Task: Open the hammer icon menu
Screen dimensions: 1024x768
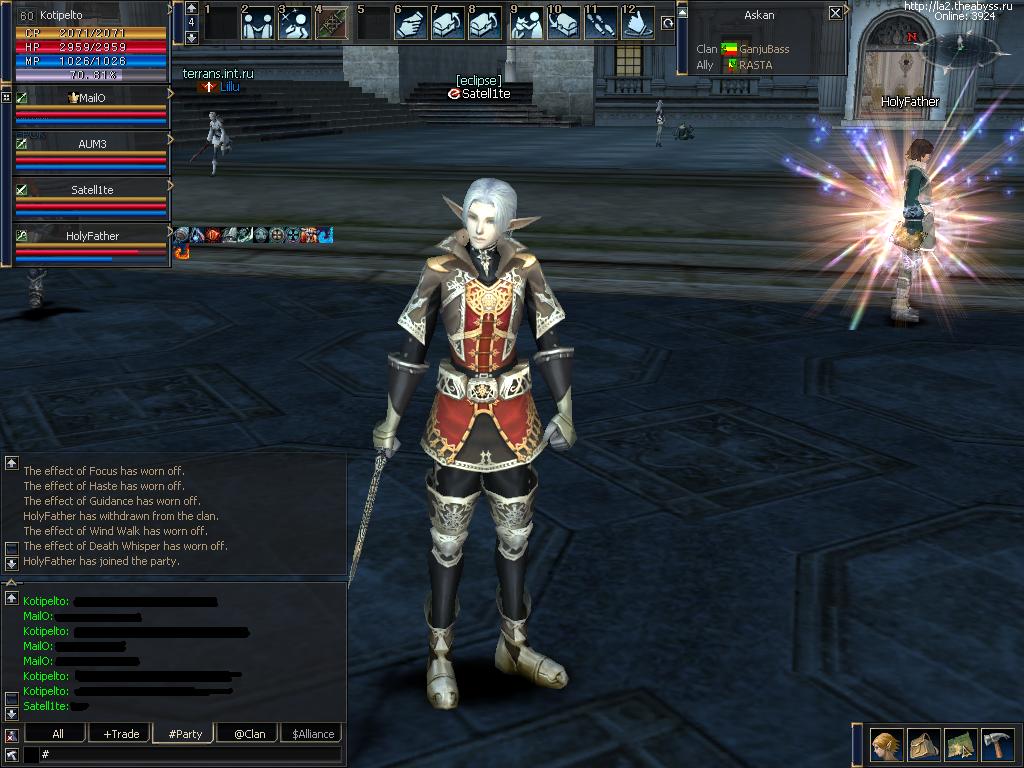Action: (x=996, y=745)
